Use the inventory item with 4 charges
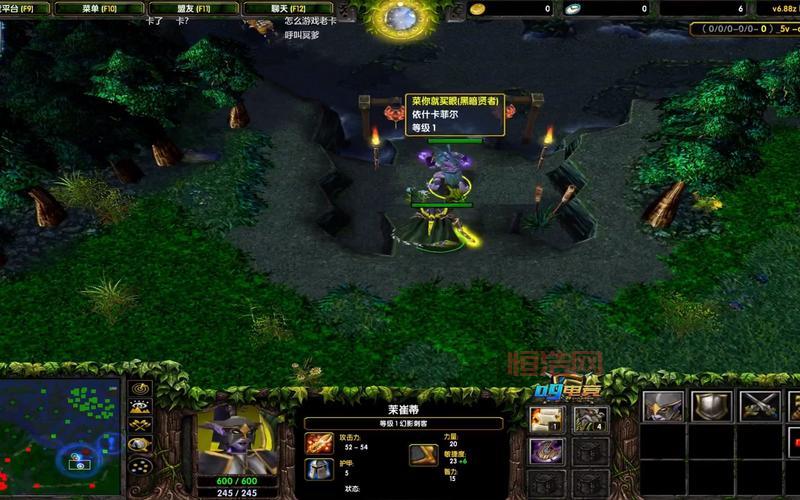Image resolution: width=800 pixels, height=500 pixels. tap(590, 420)
